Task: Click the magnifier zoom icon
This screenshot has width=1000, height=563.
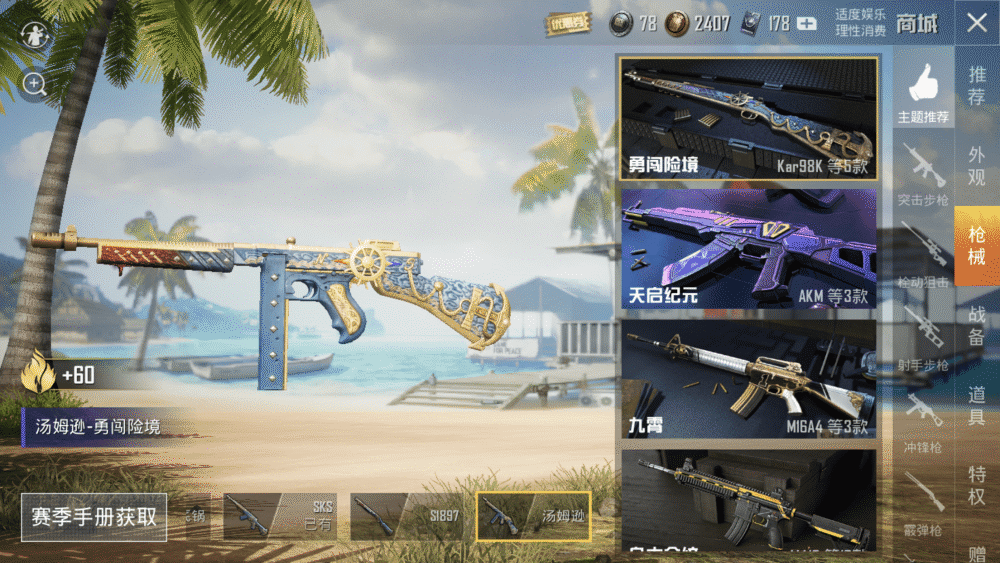Action: click(35, 84)
